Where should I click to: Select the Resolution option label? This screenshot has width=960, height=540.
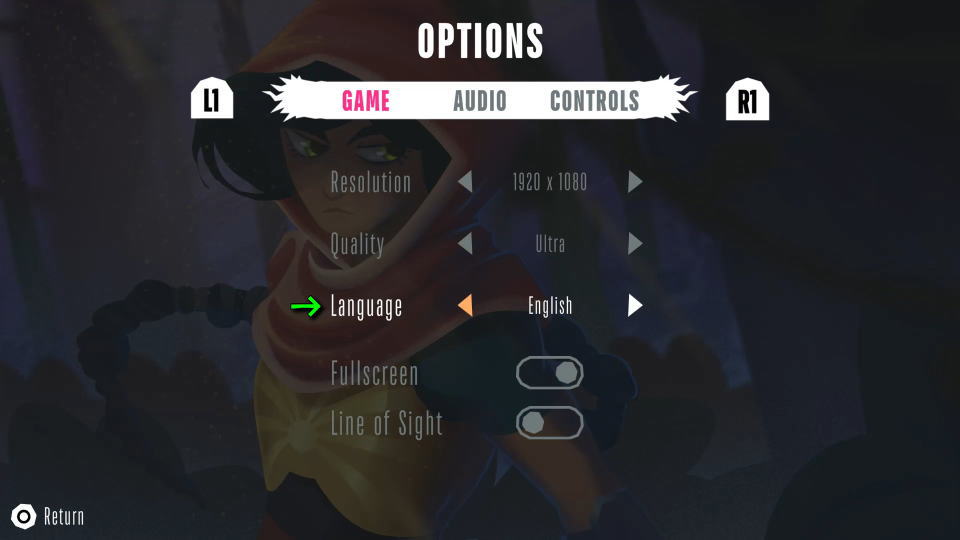[370, 183]
